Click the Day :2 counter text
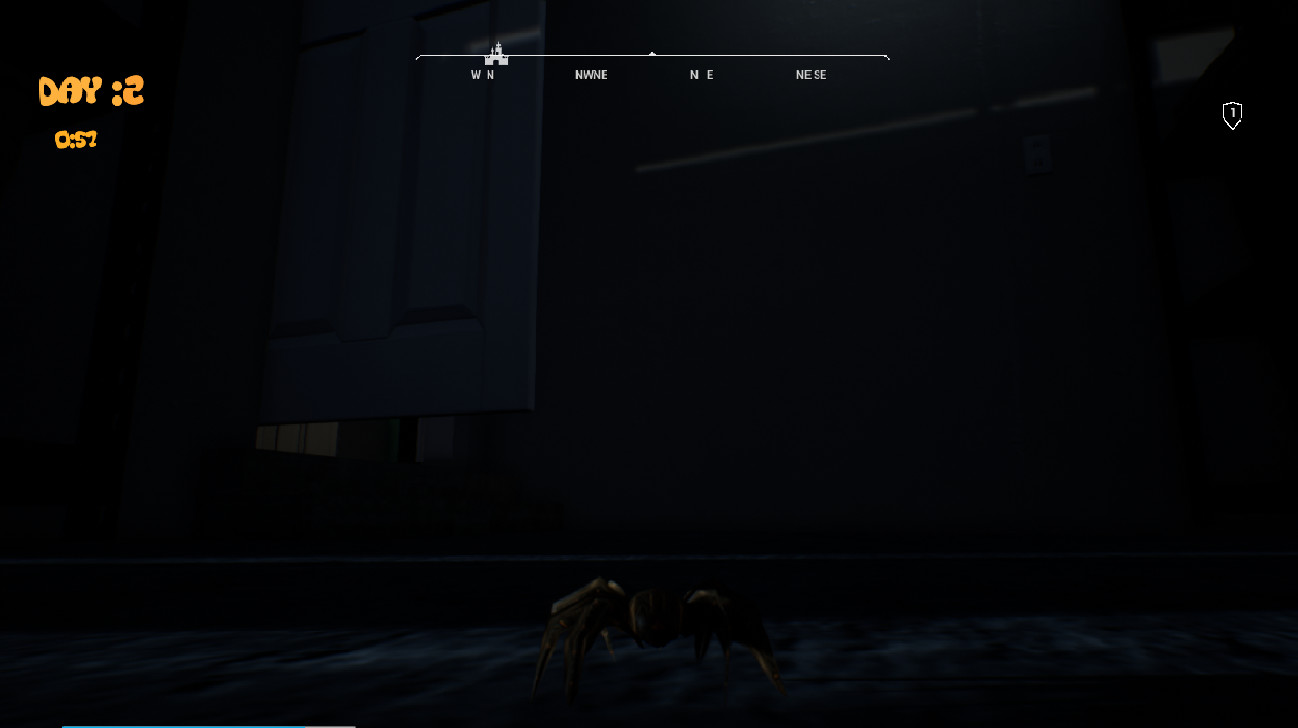This screenshot has width=1298, height=728. tap(90, 90)
